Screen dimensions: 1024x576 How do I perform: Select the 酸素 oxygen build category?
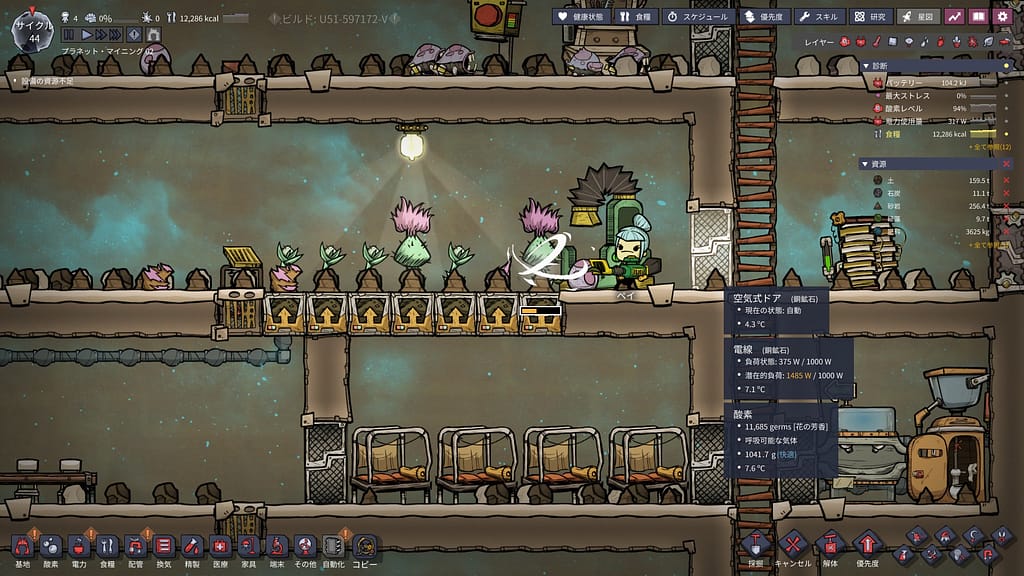(x=50, y=547)
